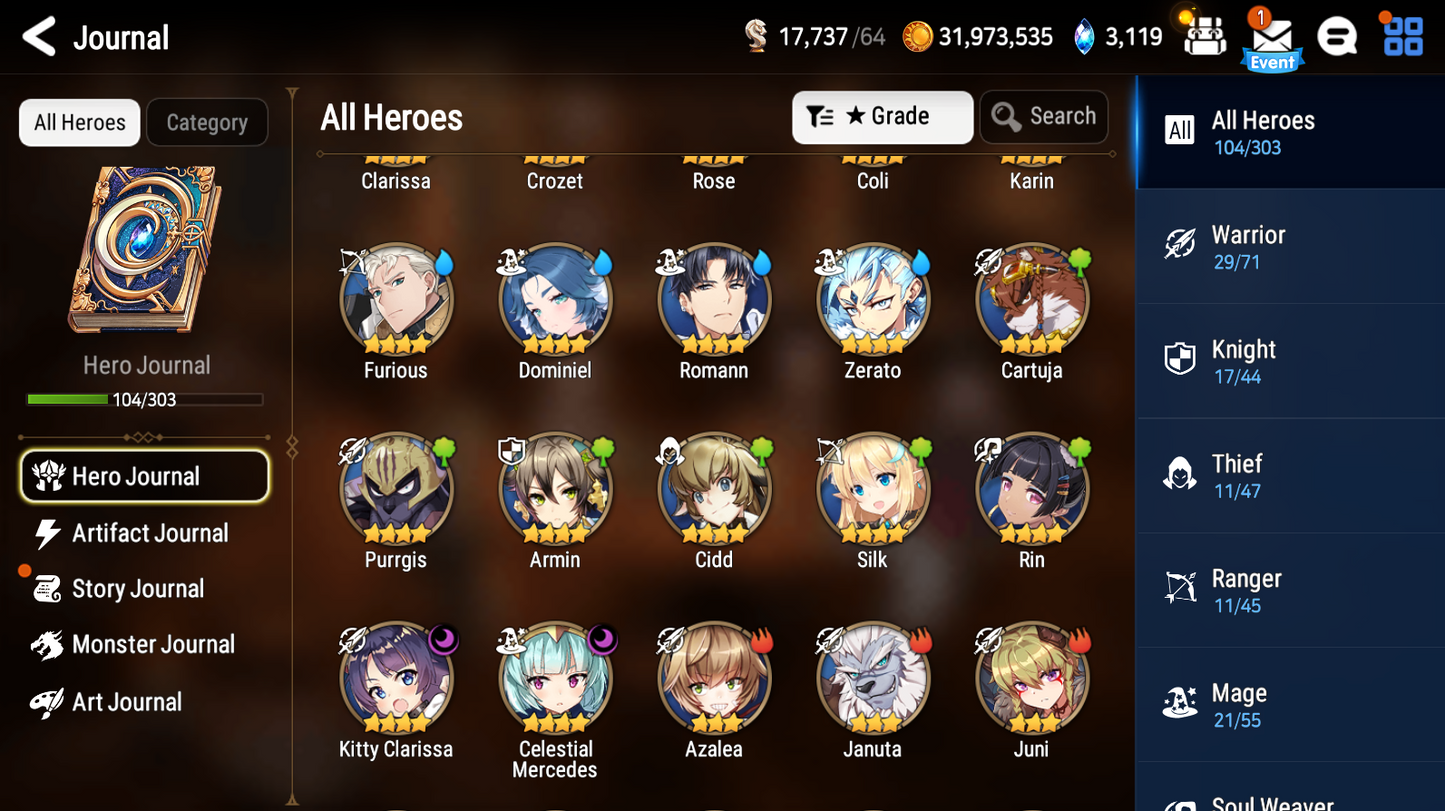1445x811 pixels.
Task: Click the Thief category icon
Action: (x=1179, y=474)
